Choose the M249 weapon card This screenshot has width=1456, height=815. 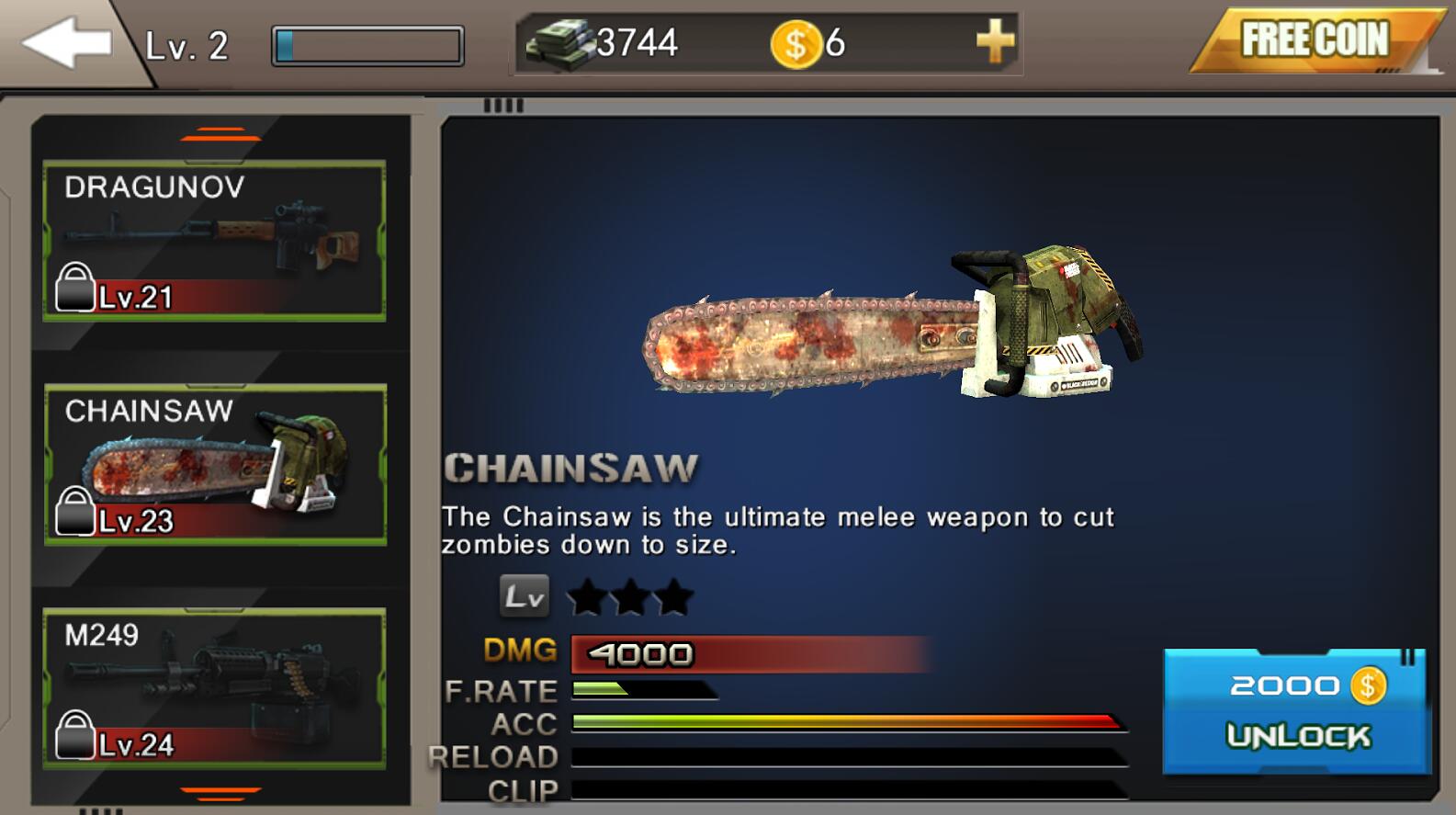214,688
